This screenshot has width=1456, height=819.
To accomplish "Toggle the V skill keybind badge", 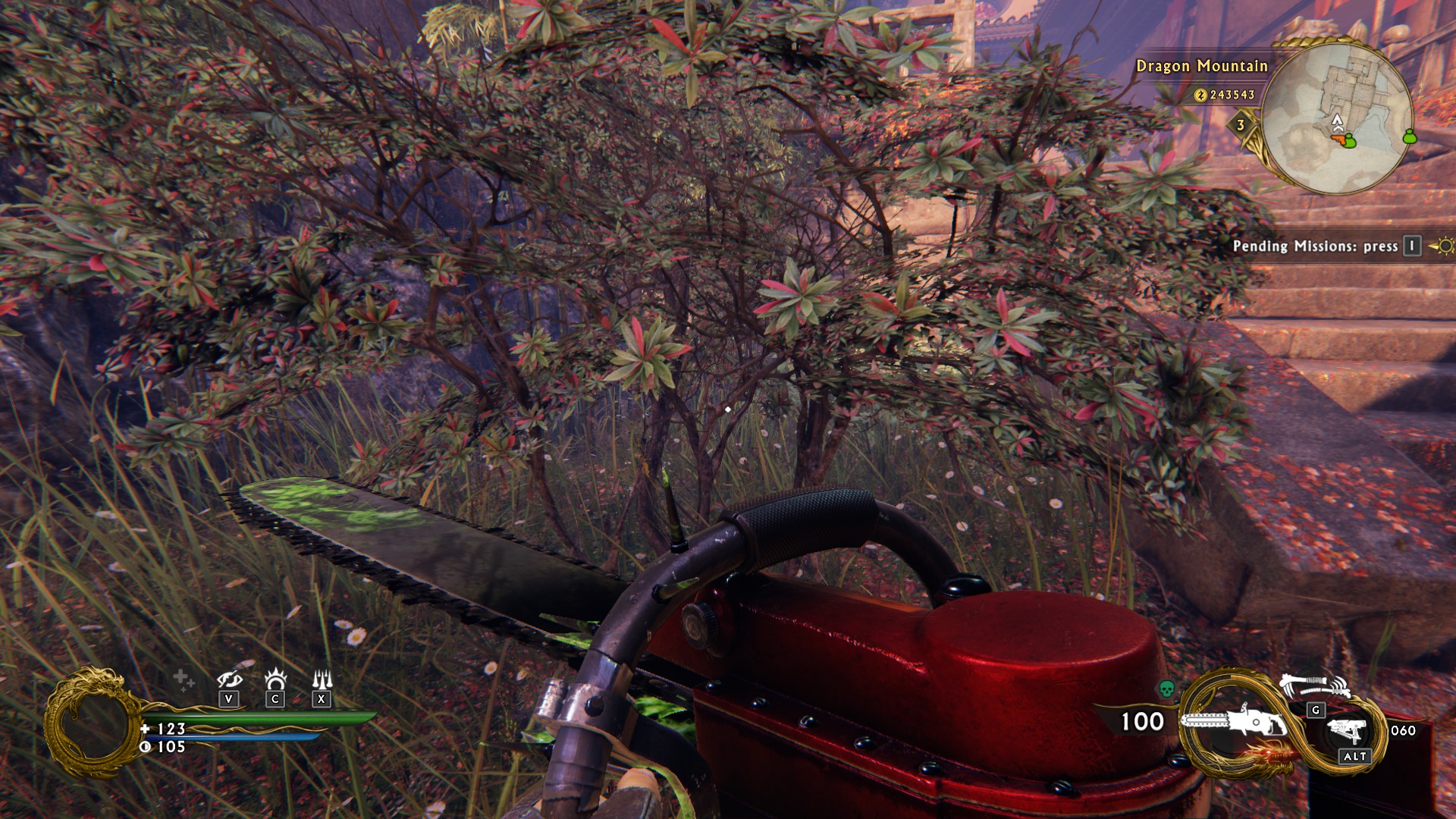I will 228,699.
